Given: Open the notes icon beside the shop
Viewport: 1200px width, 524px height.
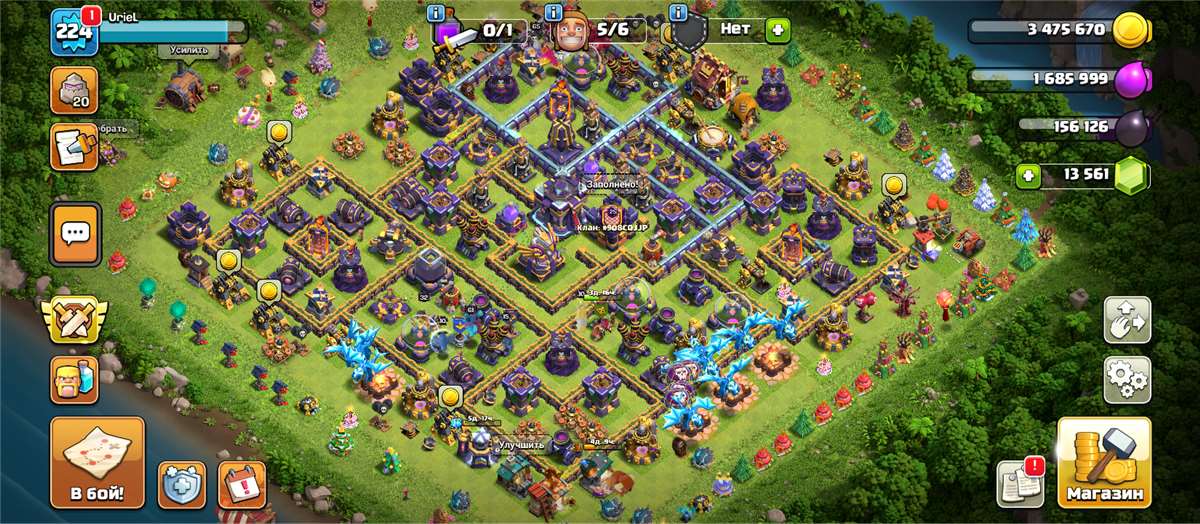Looking at the screenshot, I should tap(1020, 484).
